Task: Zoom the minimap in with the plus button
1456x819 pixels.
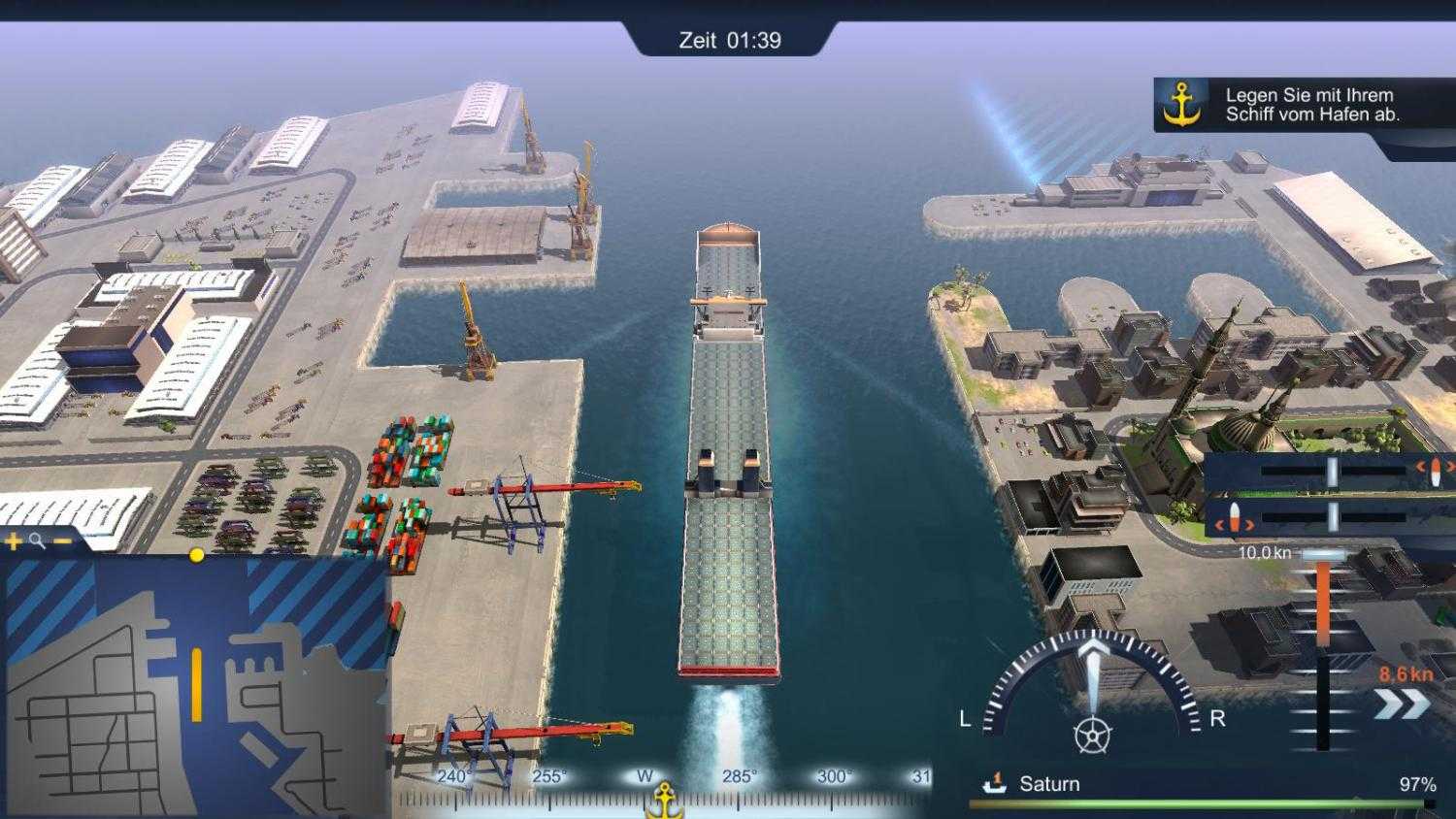Action: tap(13, 541)
